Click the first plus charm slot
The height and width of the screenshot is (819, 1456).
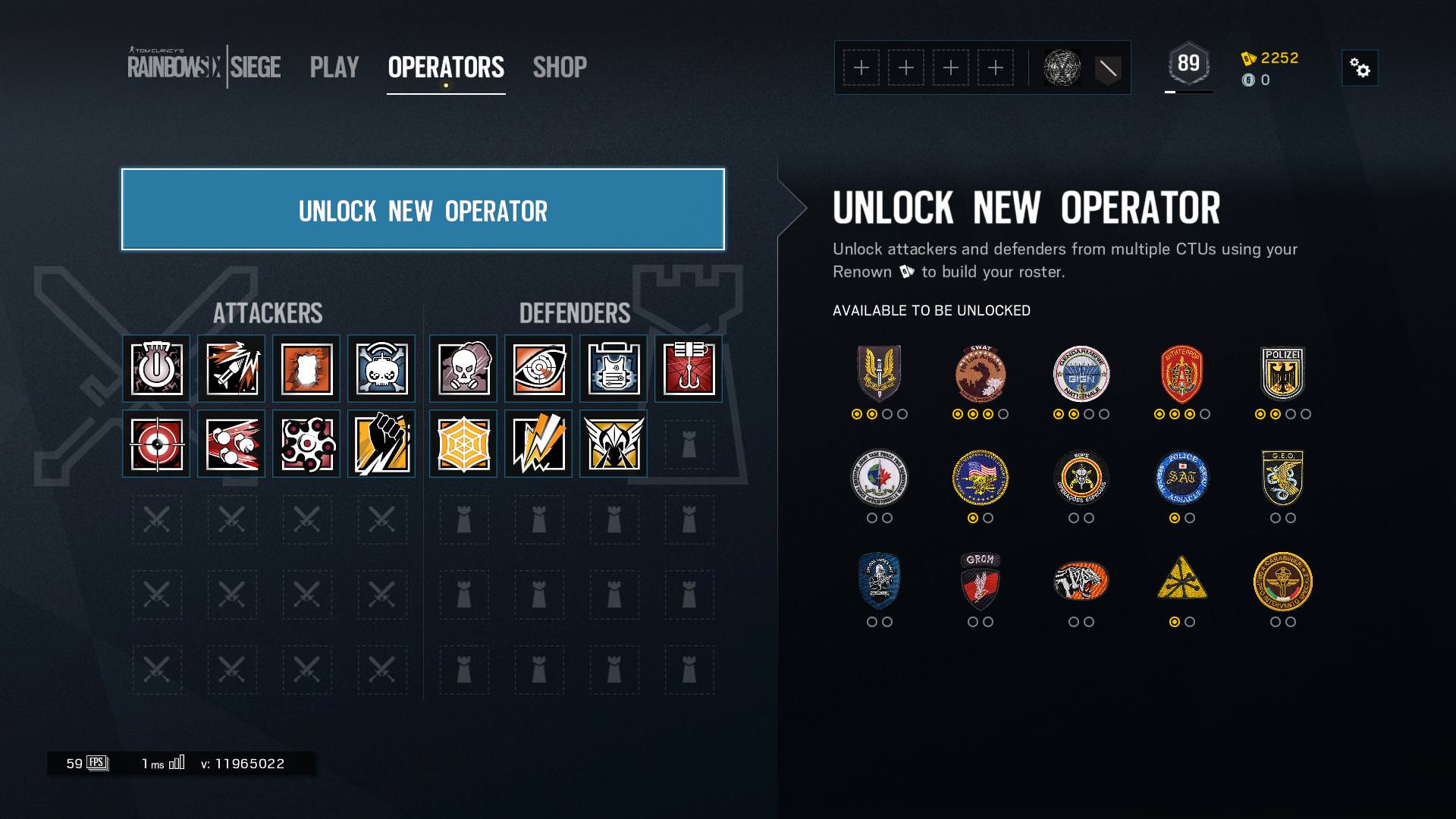(863, 67)
